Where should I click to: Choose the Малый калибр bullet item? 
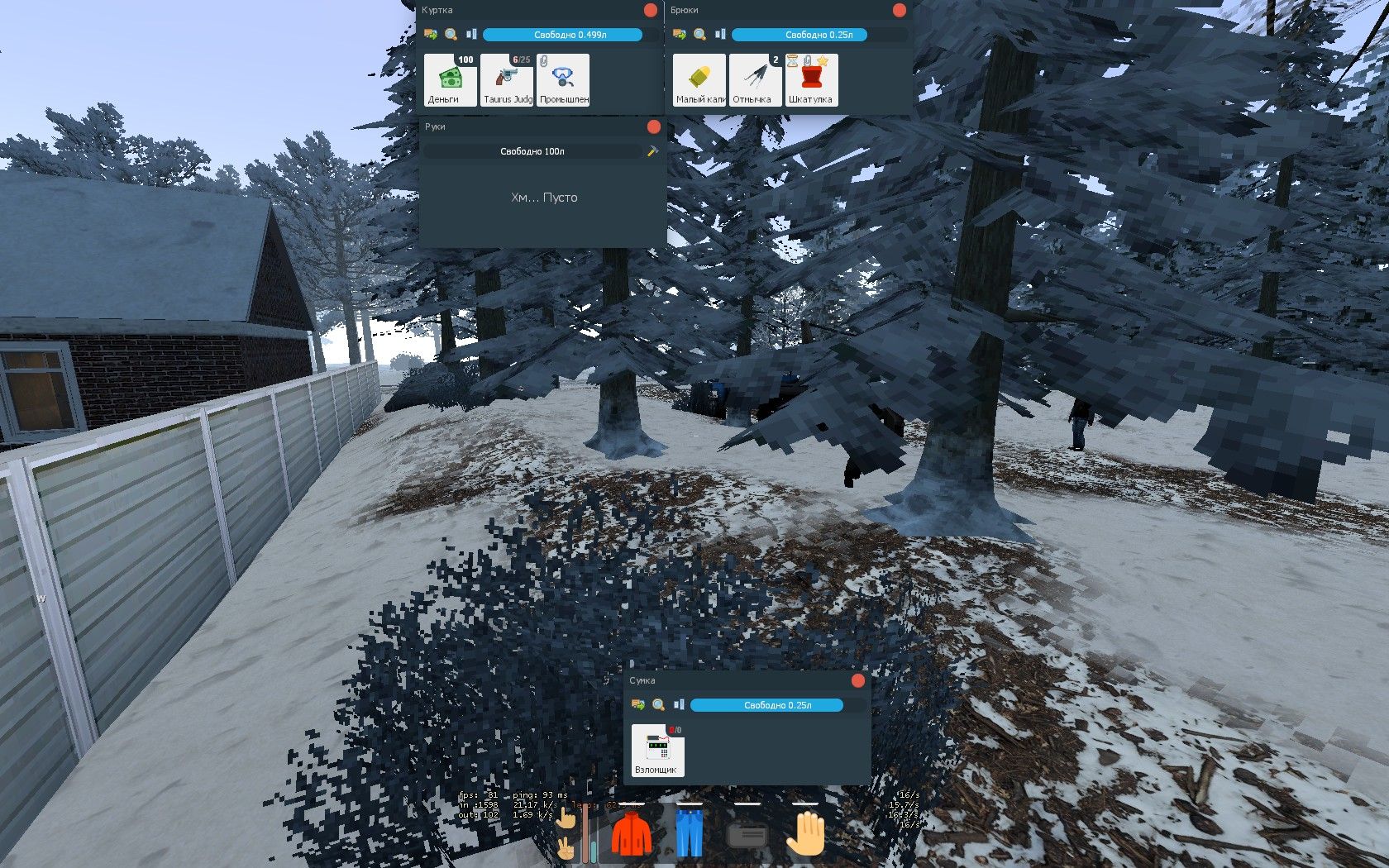(699, 80)
